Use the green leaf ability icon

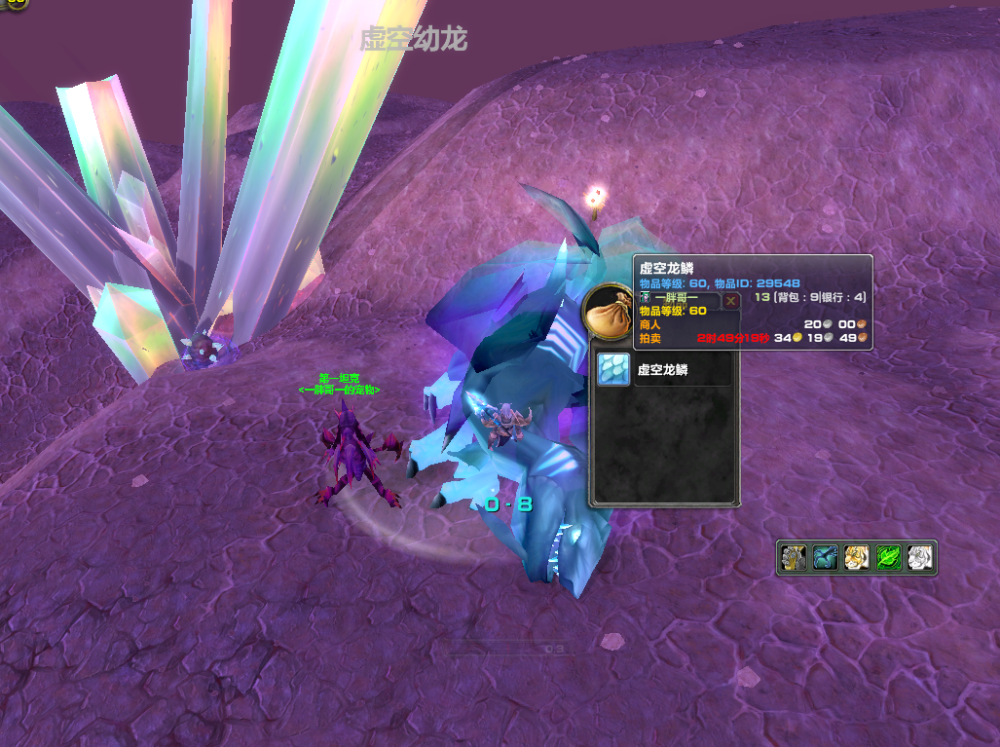(889, 558)
